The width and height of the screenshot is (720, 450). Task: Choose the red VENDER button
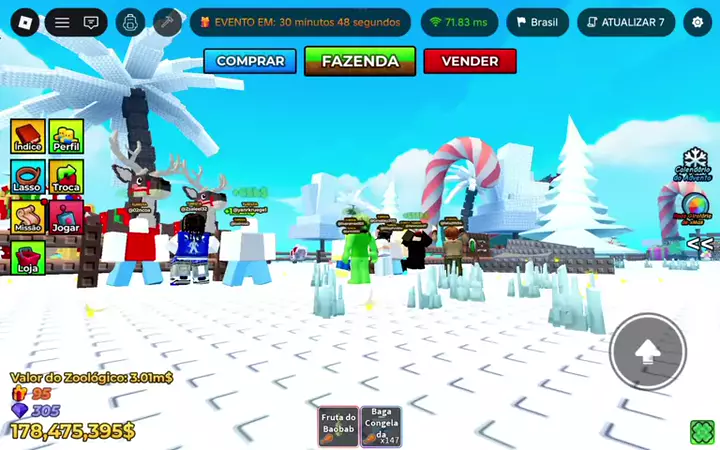(x=470, y=61)
